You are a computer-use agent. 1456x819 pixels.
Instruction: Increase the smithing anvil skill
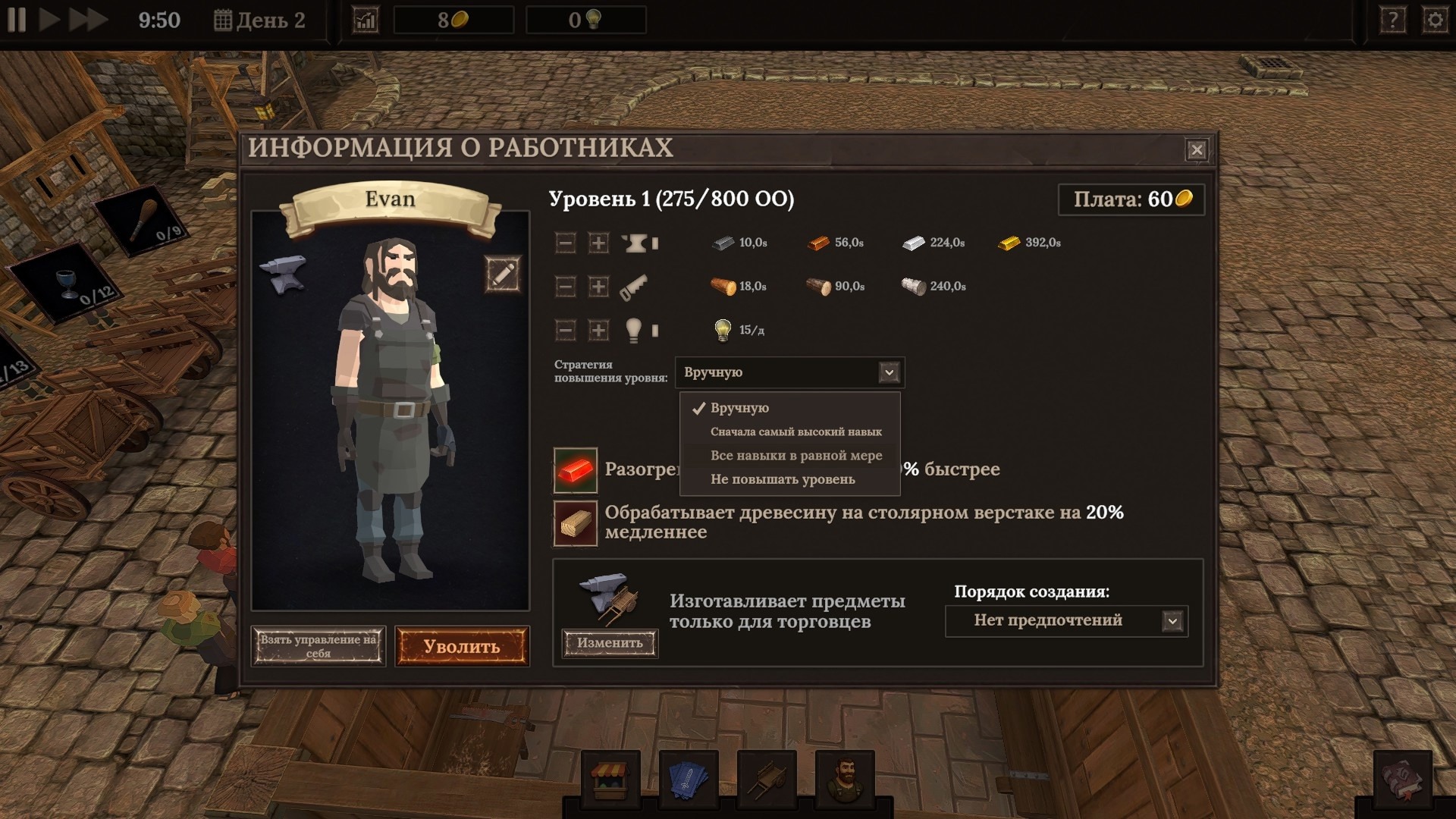coord(598,243)
